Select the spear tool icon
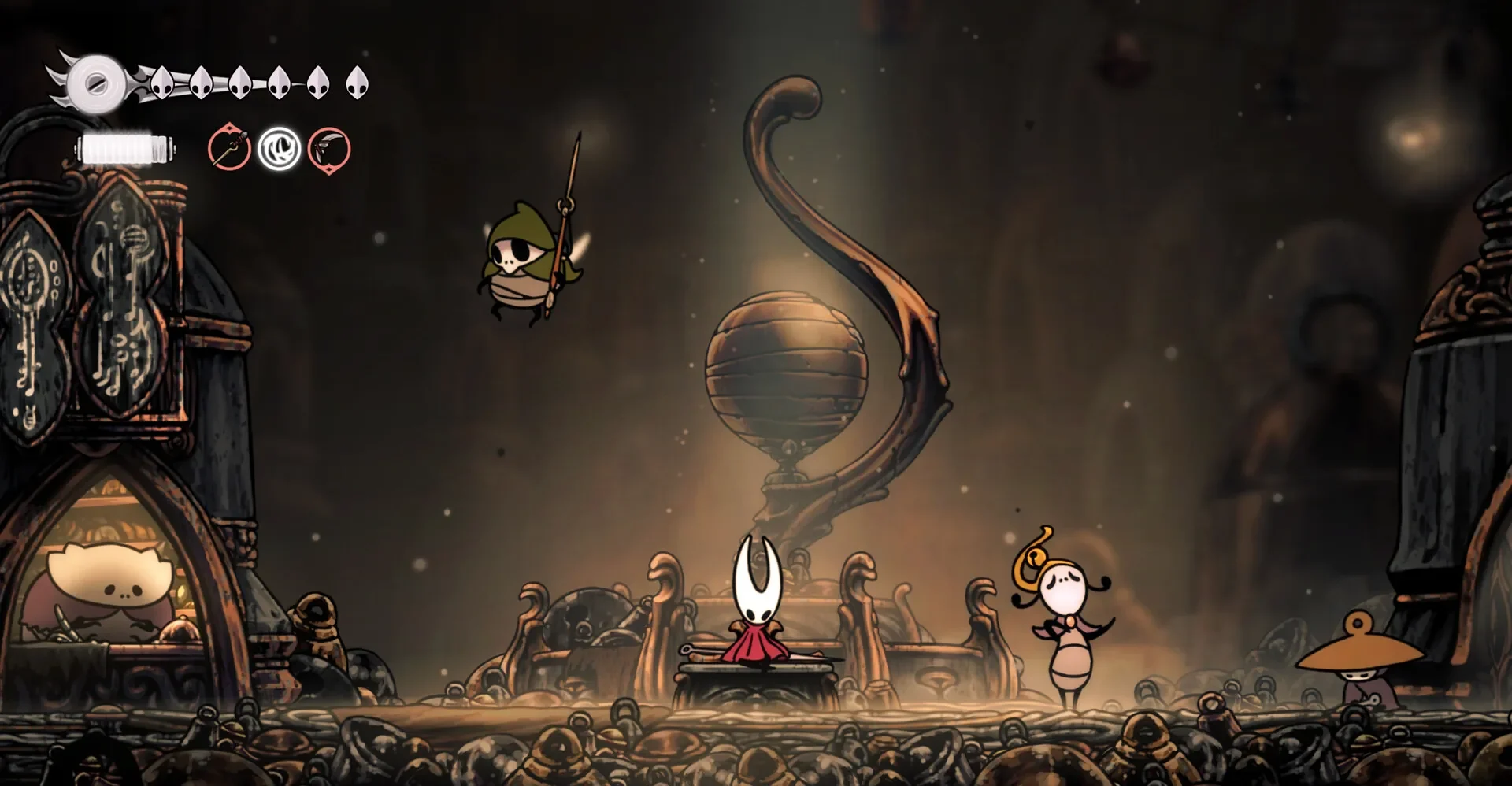Screen dimensions: 1512x786 pyautogui.click(x=229, y=148)
